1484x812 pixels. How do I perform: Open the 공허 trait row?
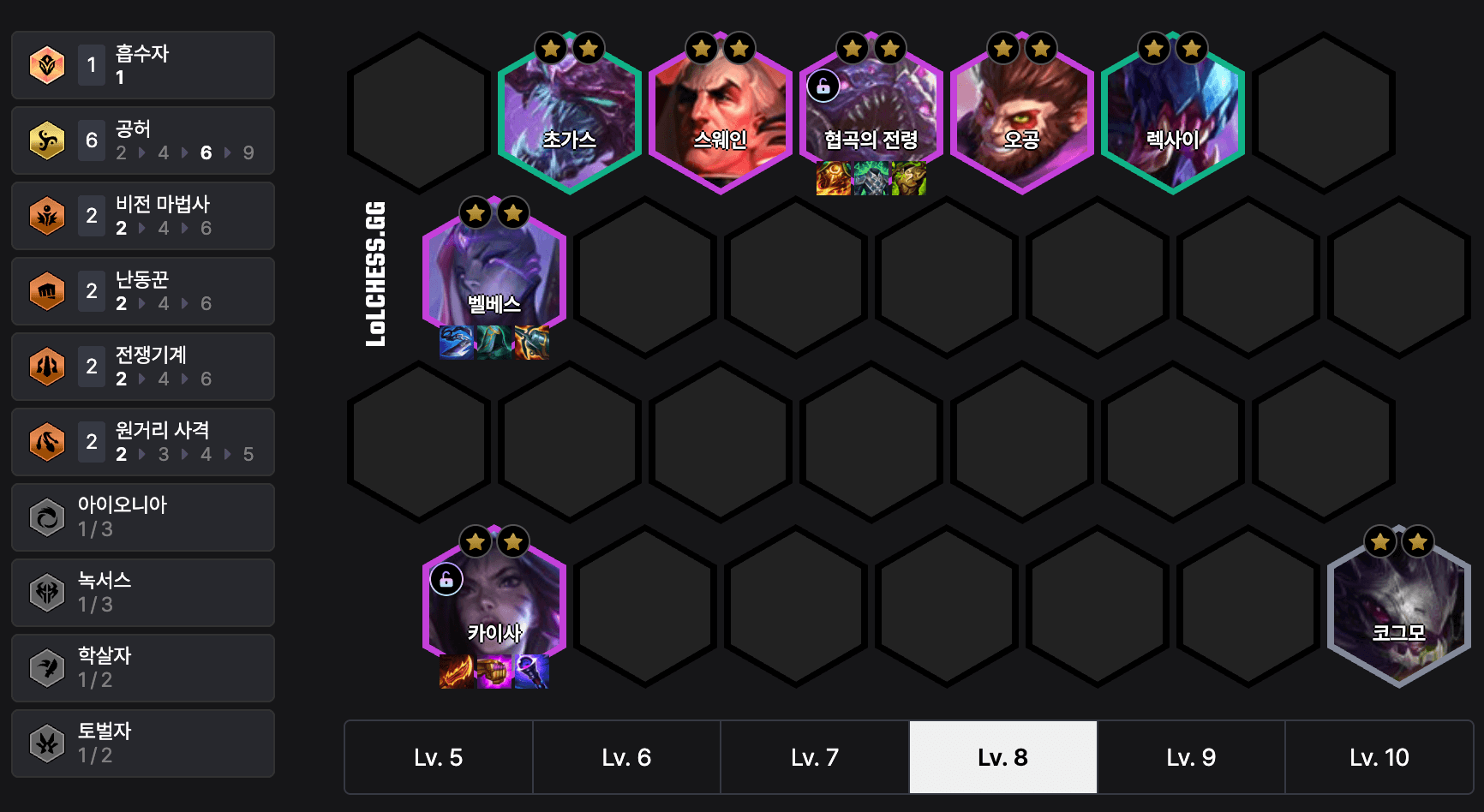[143, 140]
